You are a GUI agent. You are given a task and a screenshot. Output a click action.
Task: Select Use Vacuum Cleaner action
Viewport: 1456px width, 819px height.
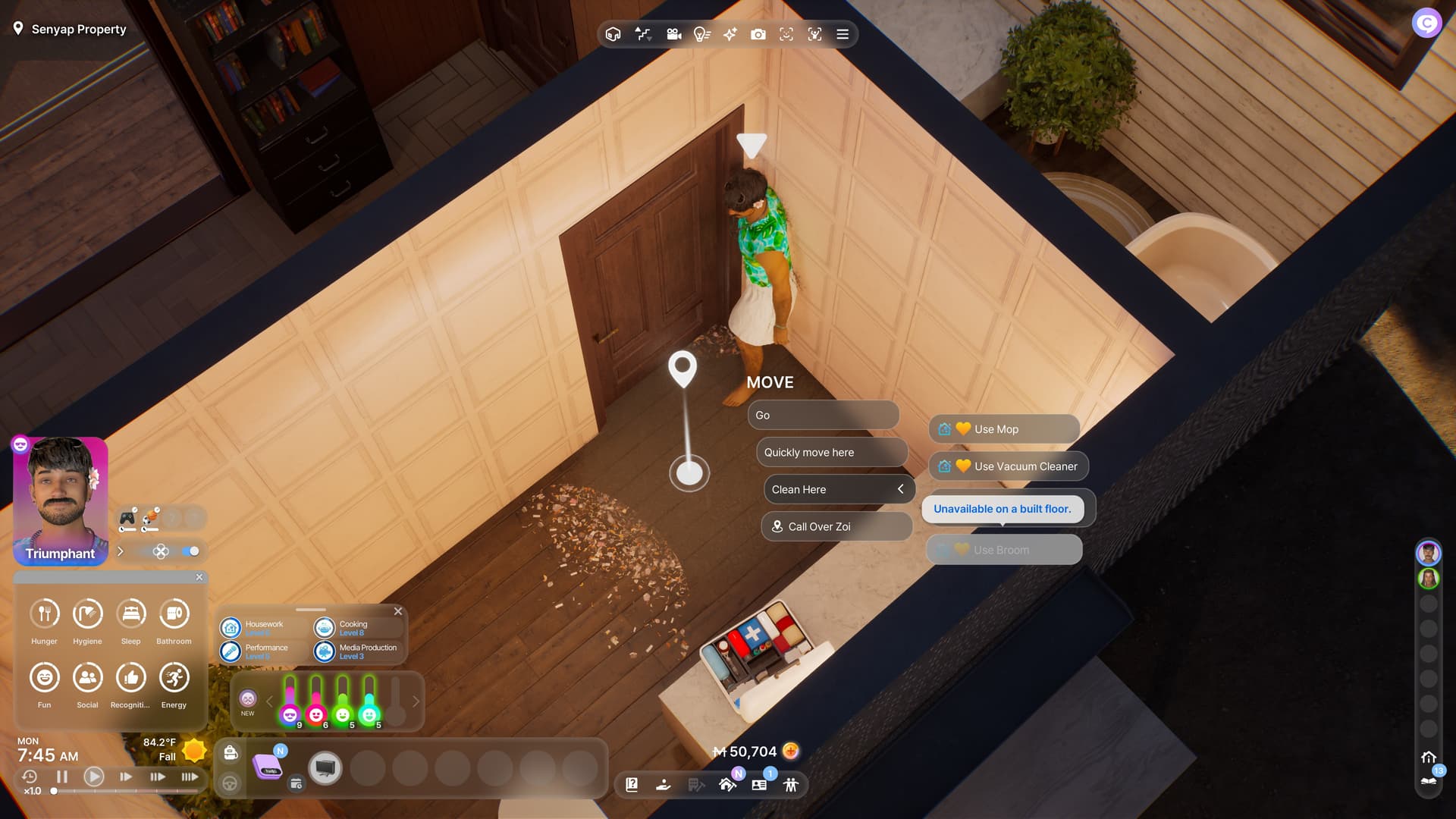click(1008, 466)
